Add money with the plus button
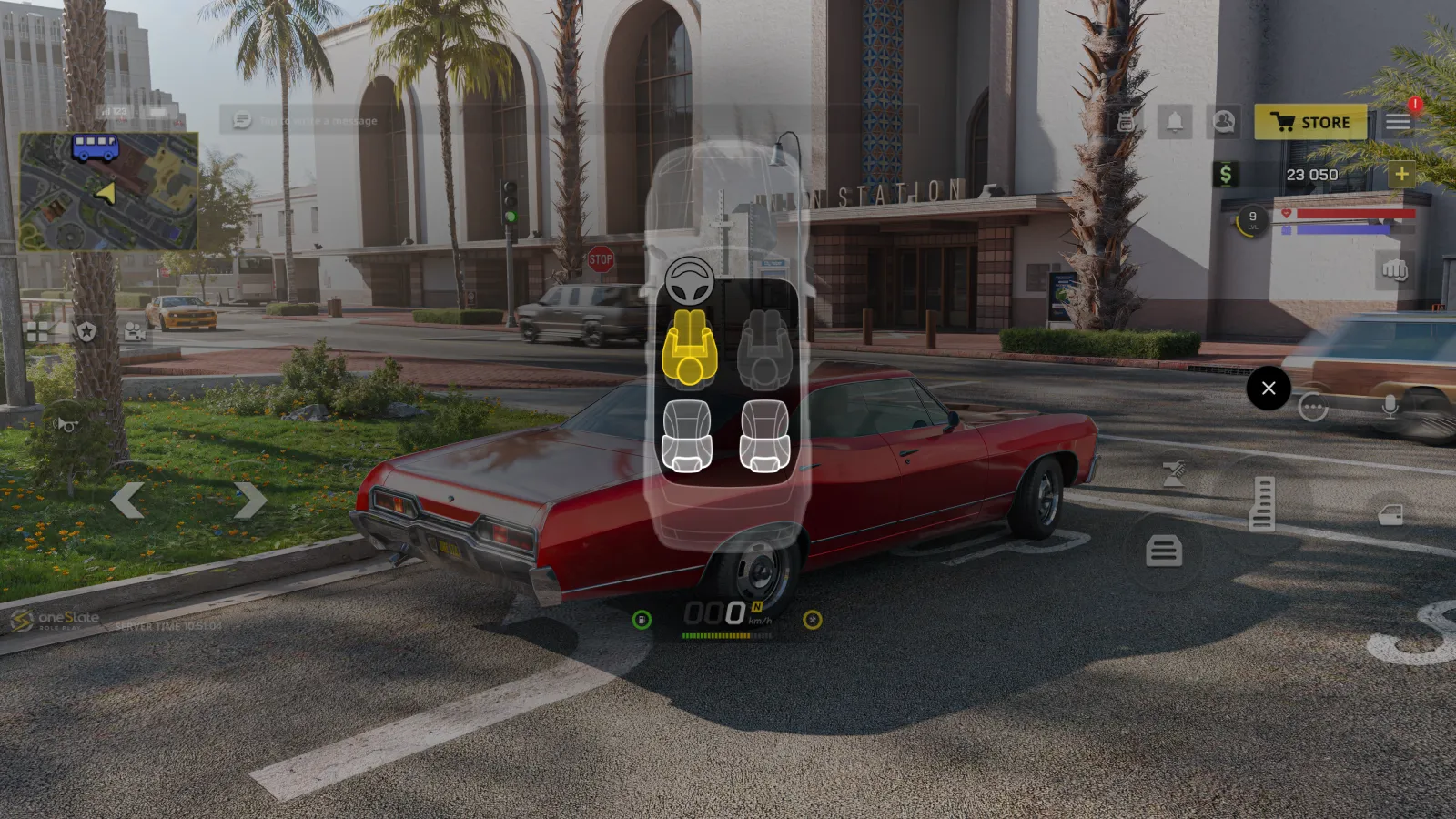 pyautogui.click(x=1401, y=174)
